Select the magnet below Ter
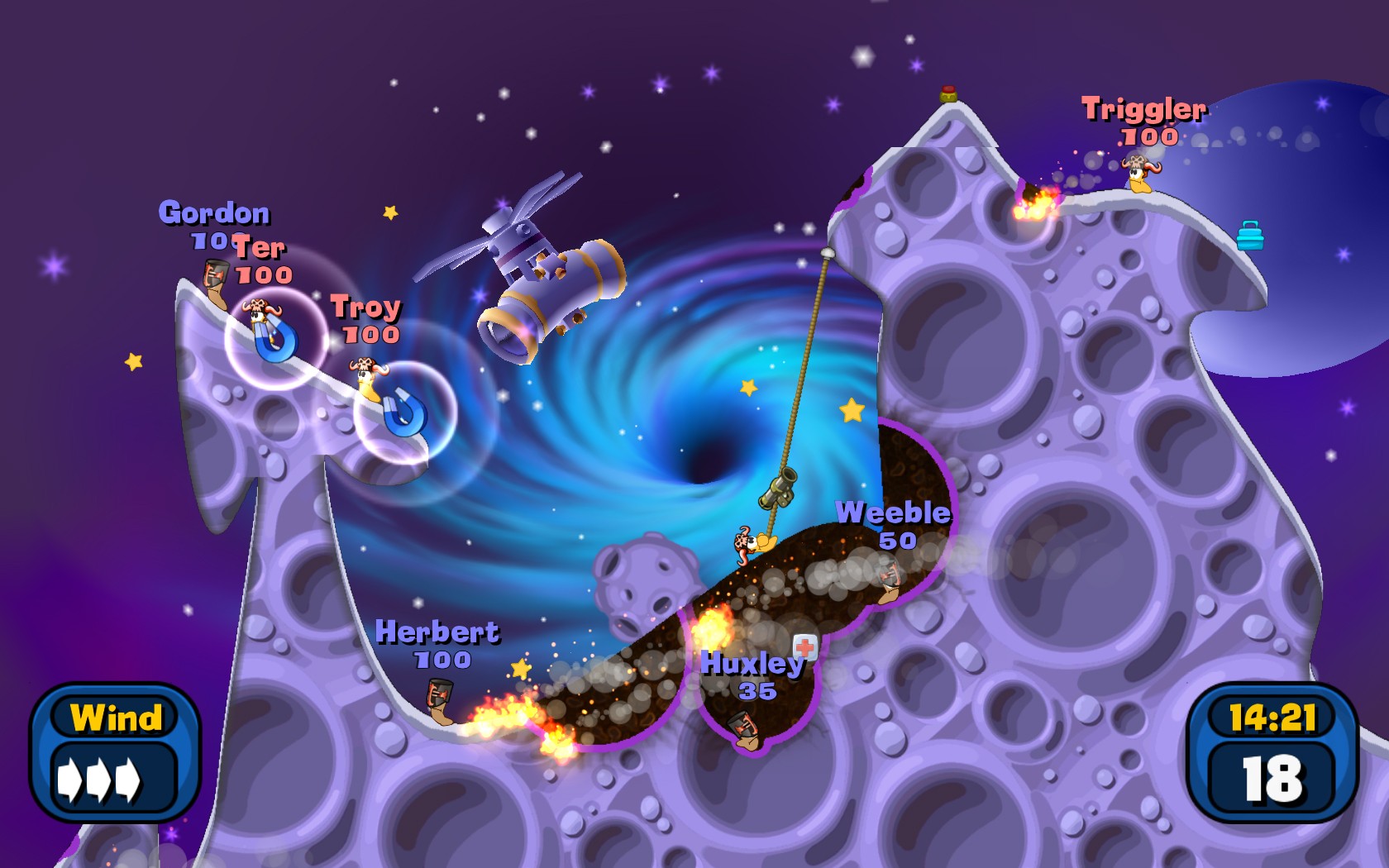This screenshot has height=868, width=1389. (x=277, y=343)
